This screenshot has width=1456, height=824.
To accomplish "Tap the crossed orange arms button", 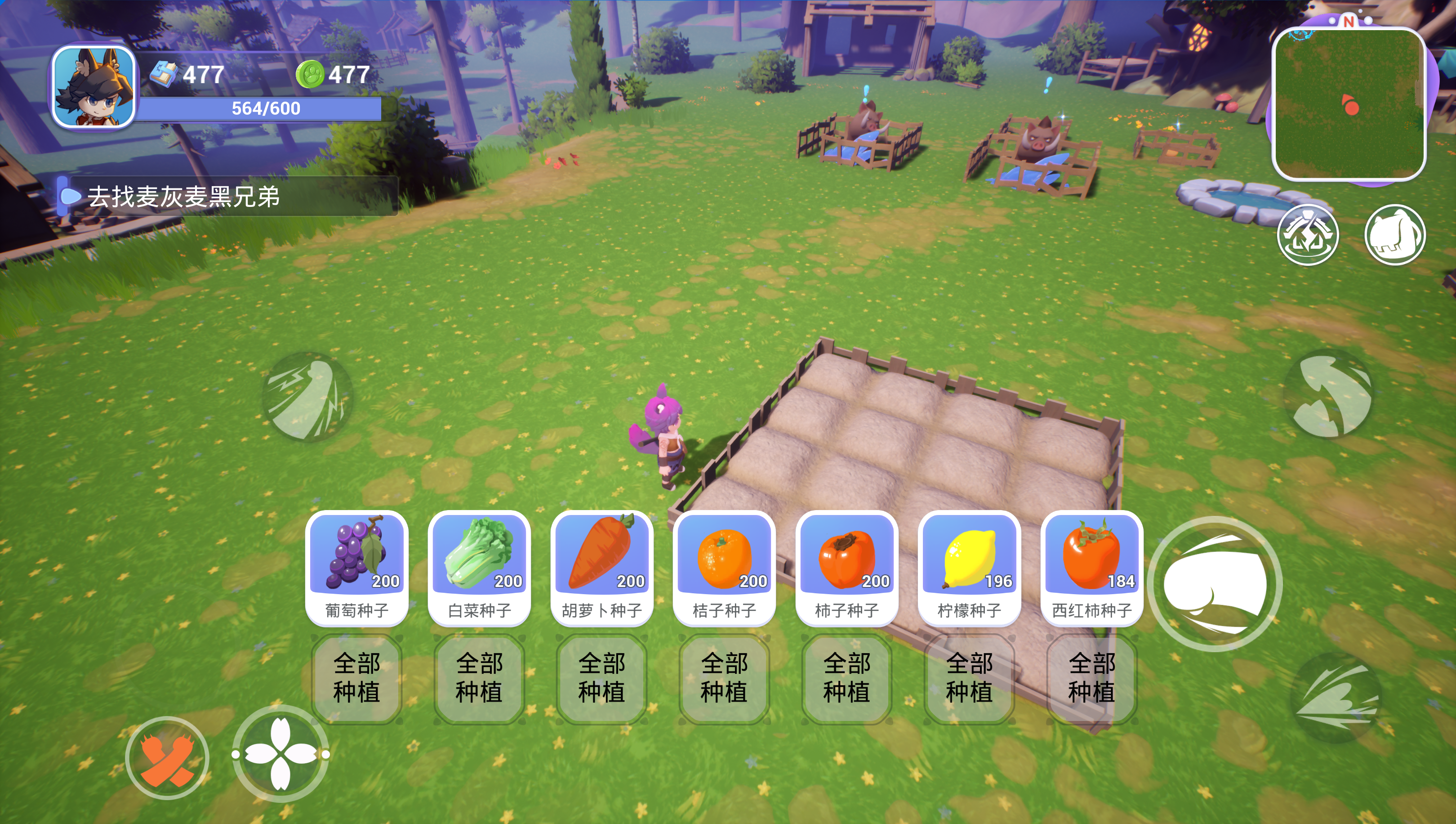I will [167, 758].
